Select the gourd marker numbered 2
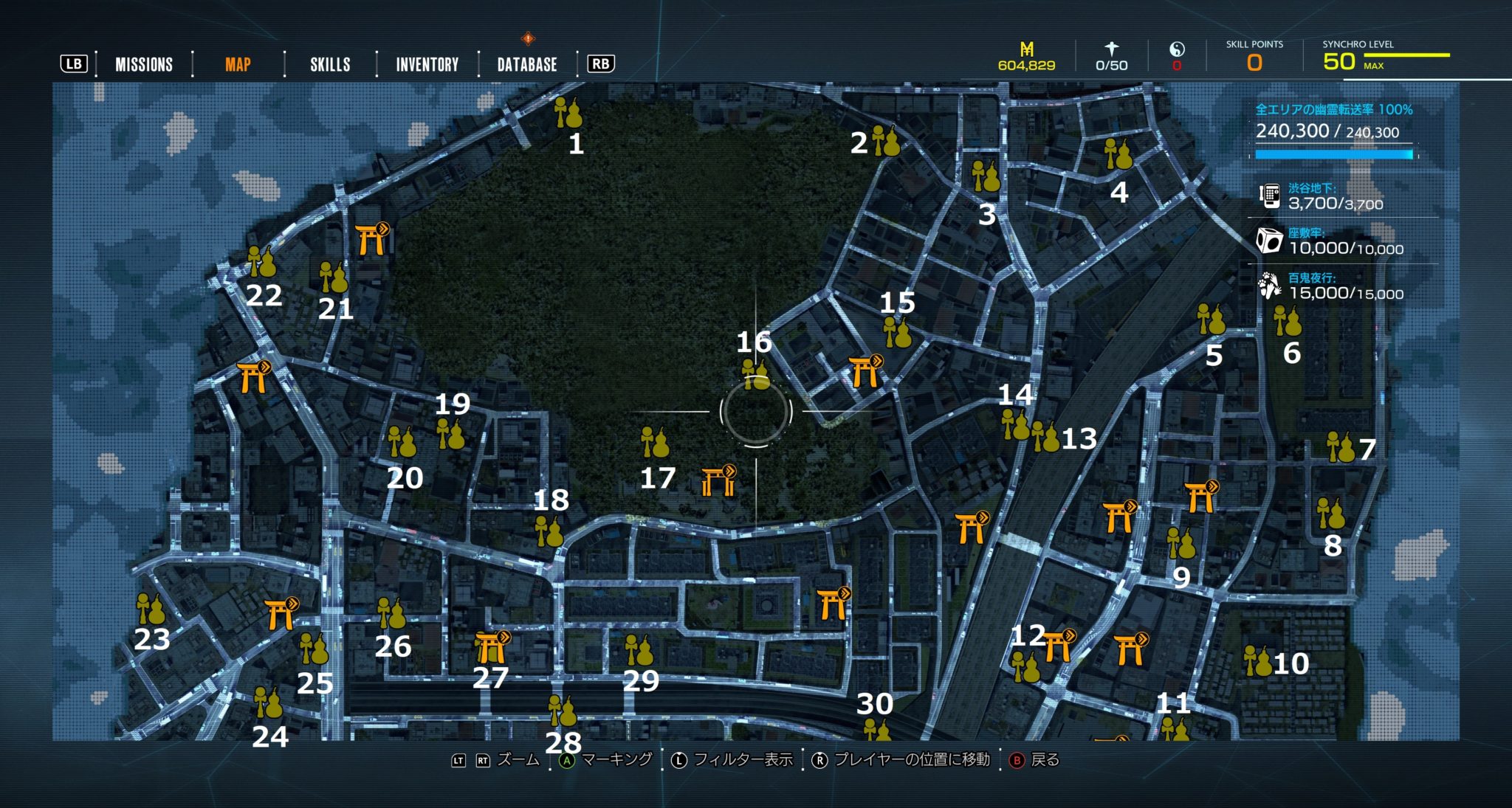This screenshot has height=808, width=1512. click(x=885, y=141)
